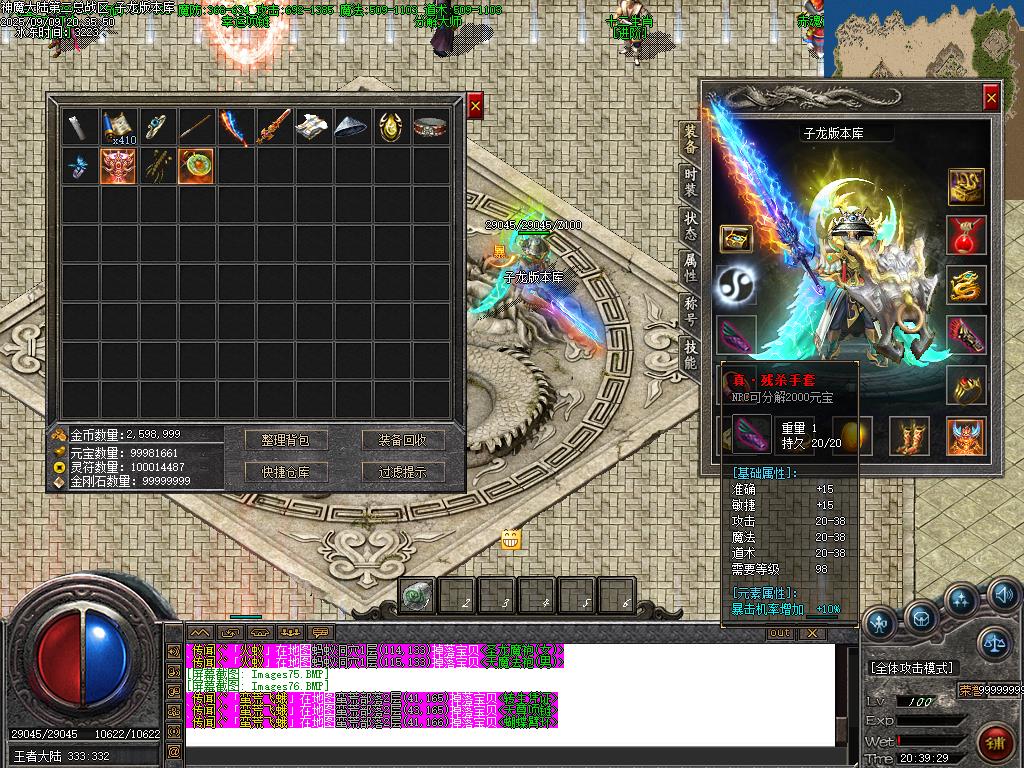Open the 时装 fashion tab
Screen dimensions: 1024x768
tap(690, 183)
